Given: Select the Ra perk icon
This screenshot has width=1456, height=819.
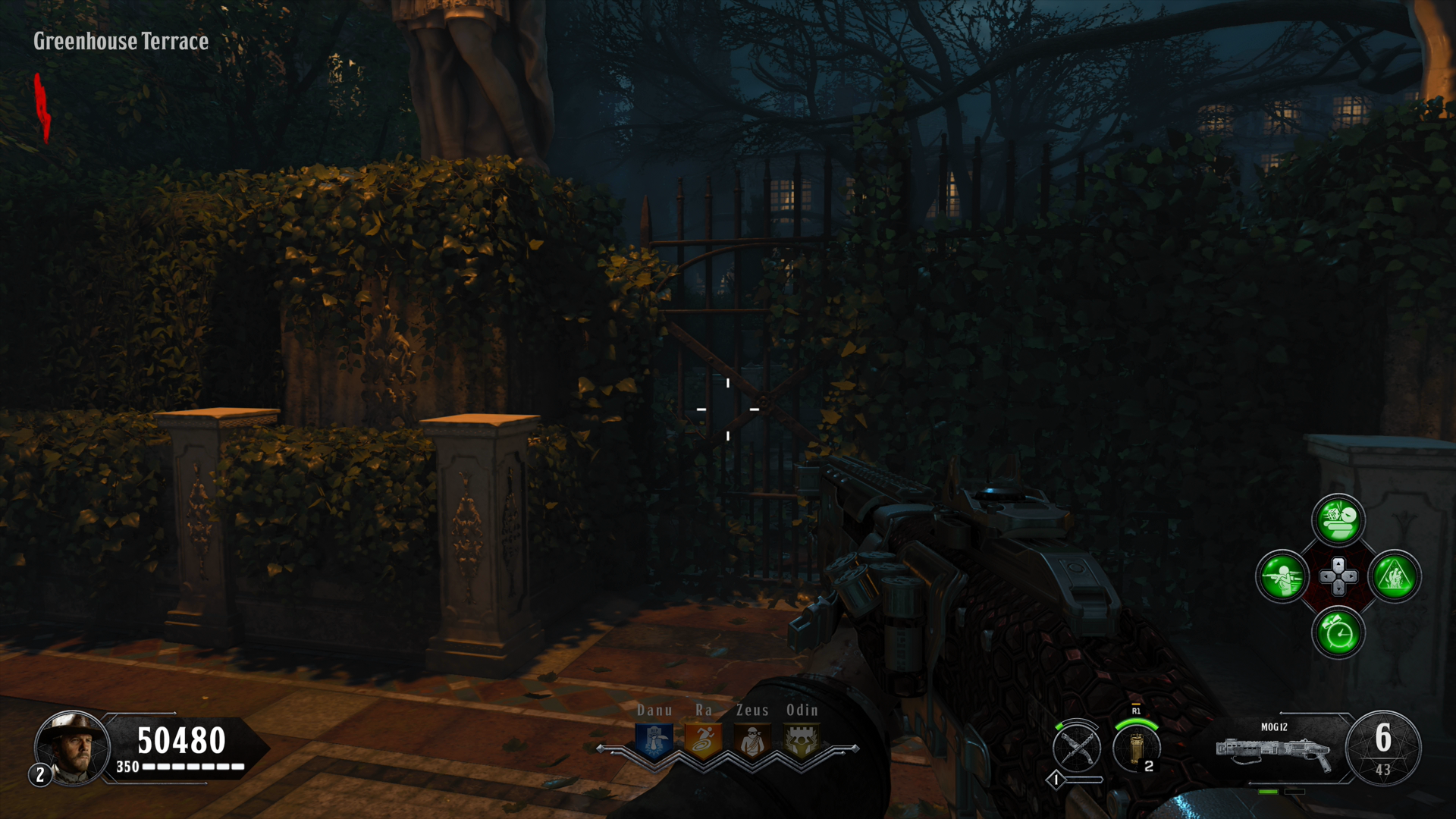Looking at the screenshot, I should [703, 741].
